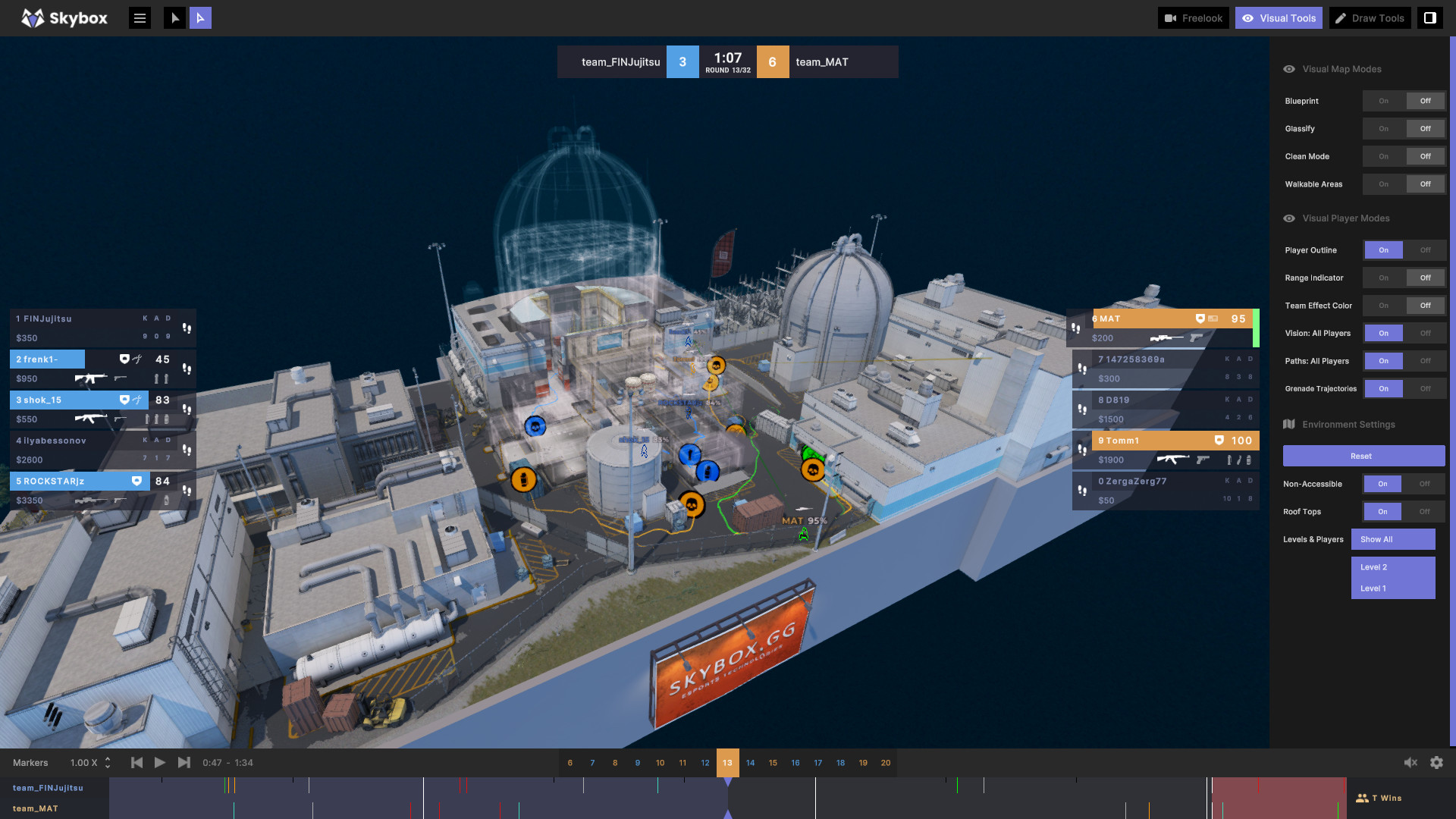The image size is (1456, 819).
Task: Open settings via the gear icon
Action: [x=1437, y=762]
